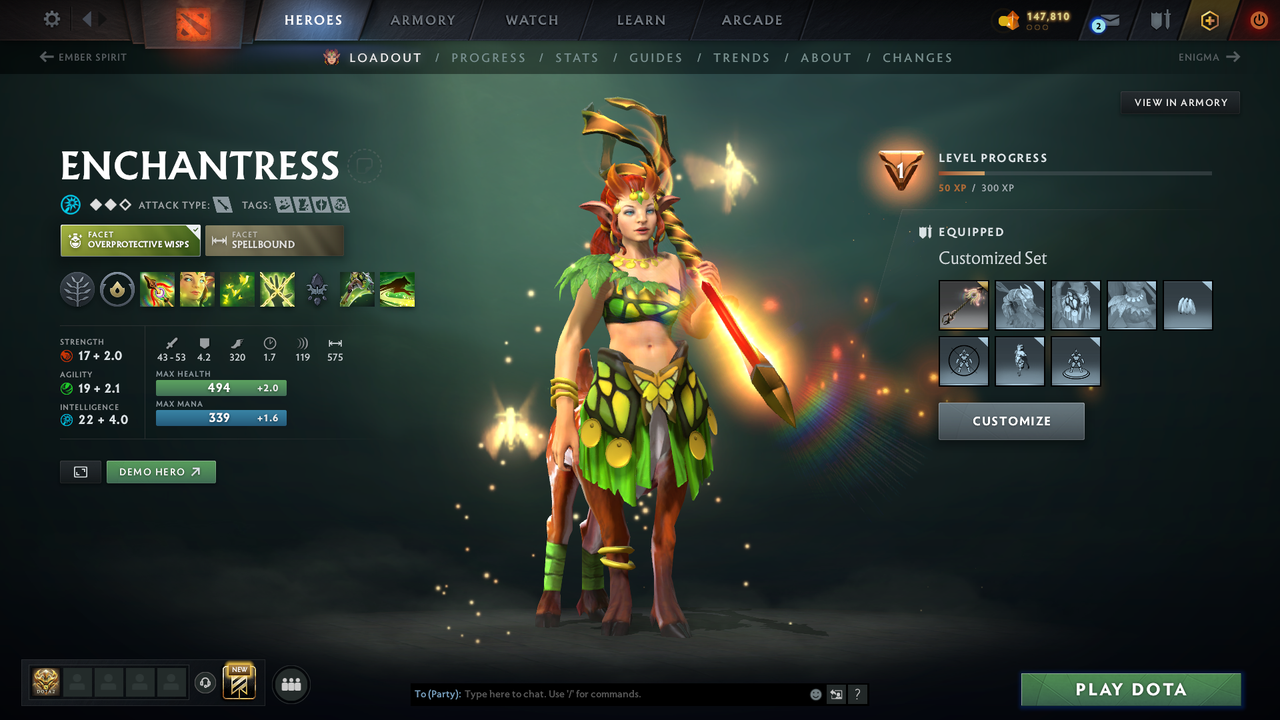Click the equipped weapon thumbnail in Customized Set

963,305
